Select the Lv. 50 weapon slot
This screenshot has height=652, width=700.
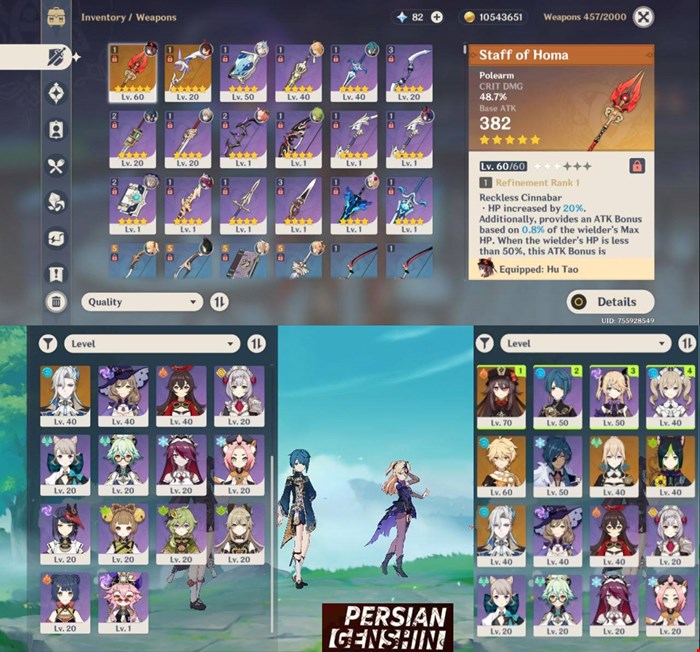[244, 74]
